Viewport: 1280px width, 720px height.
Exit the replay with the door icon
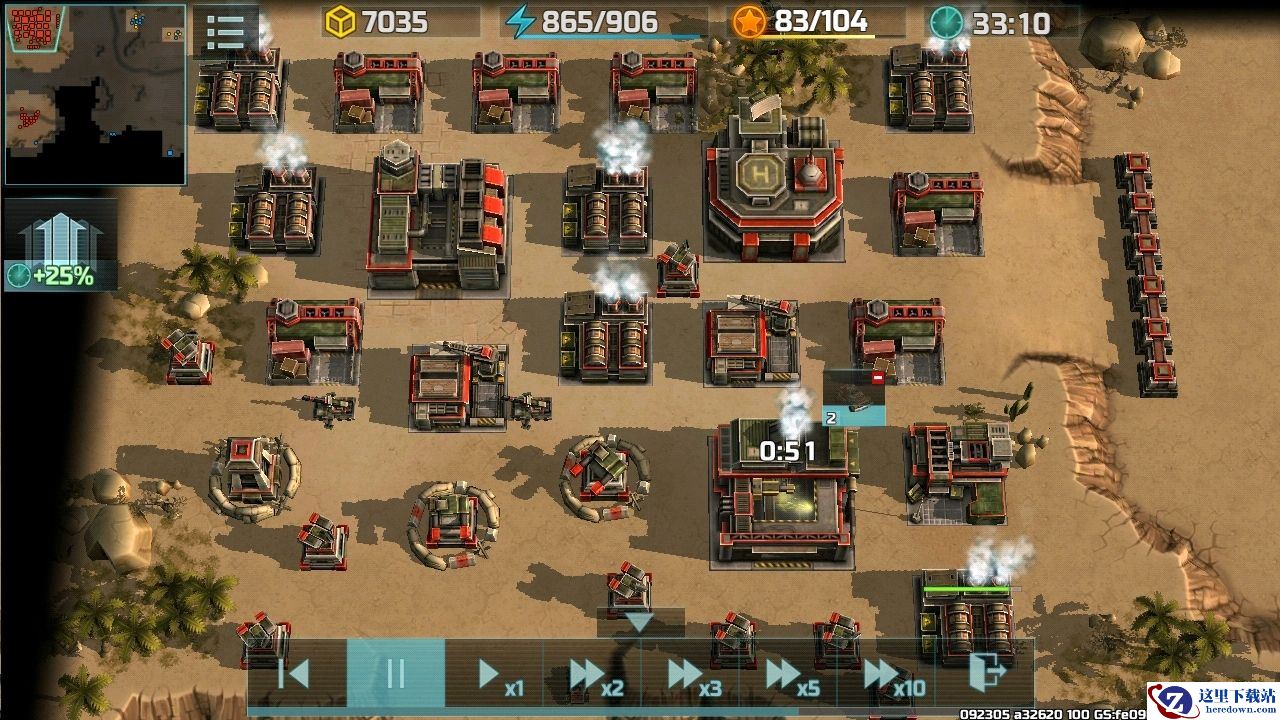[985, 674]
